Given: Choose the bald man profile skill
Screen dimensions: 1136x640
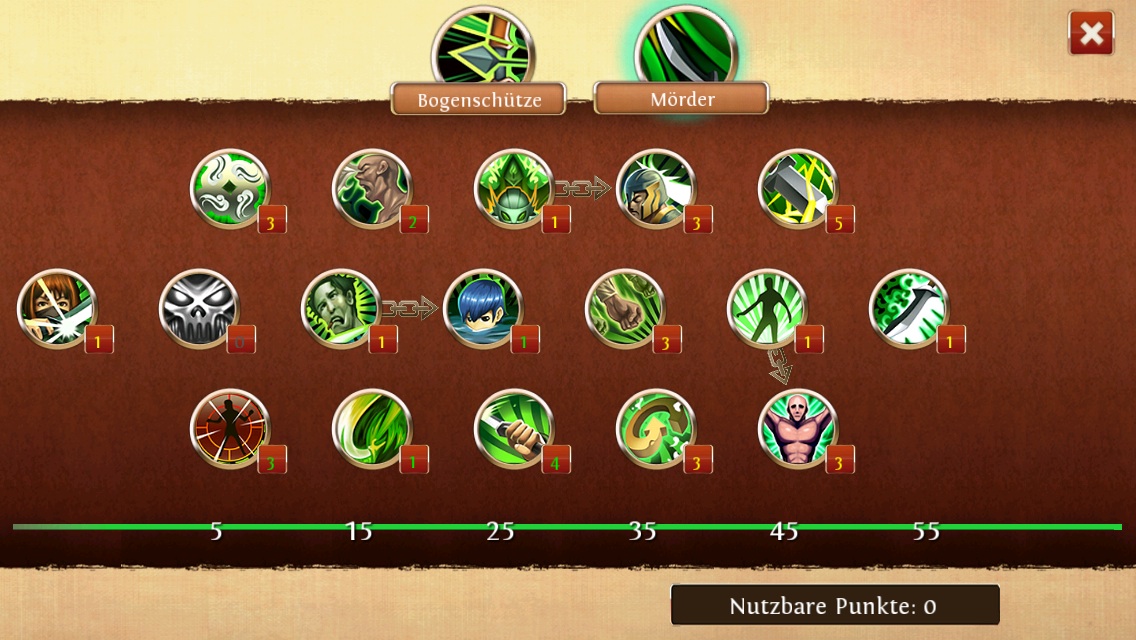Looking at the screenshot, I should (372, 188).
